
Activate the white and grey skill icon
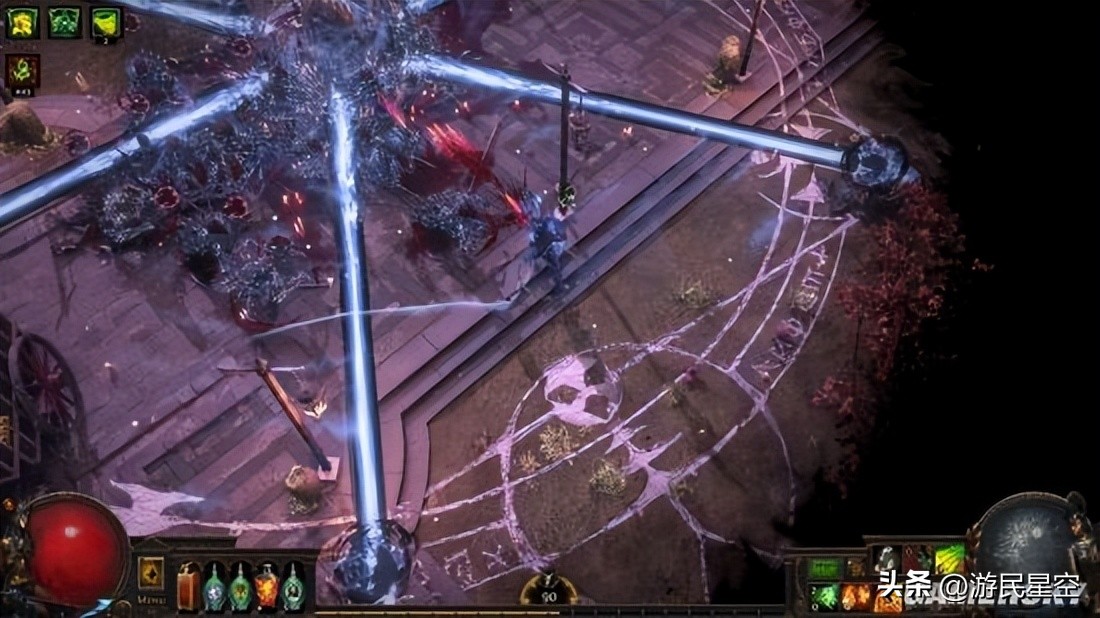pos(887,560)
